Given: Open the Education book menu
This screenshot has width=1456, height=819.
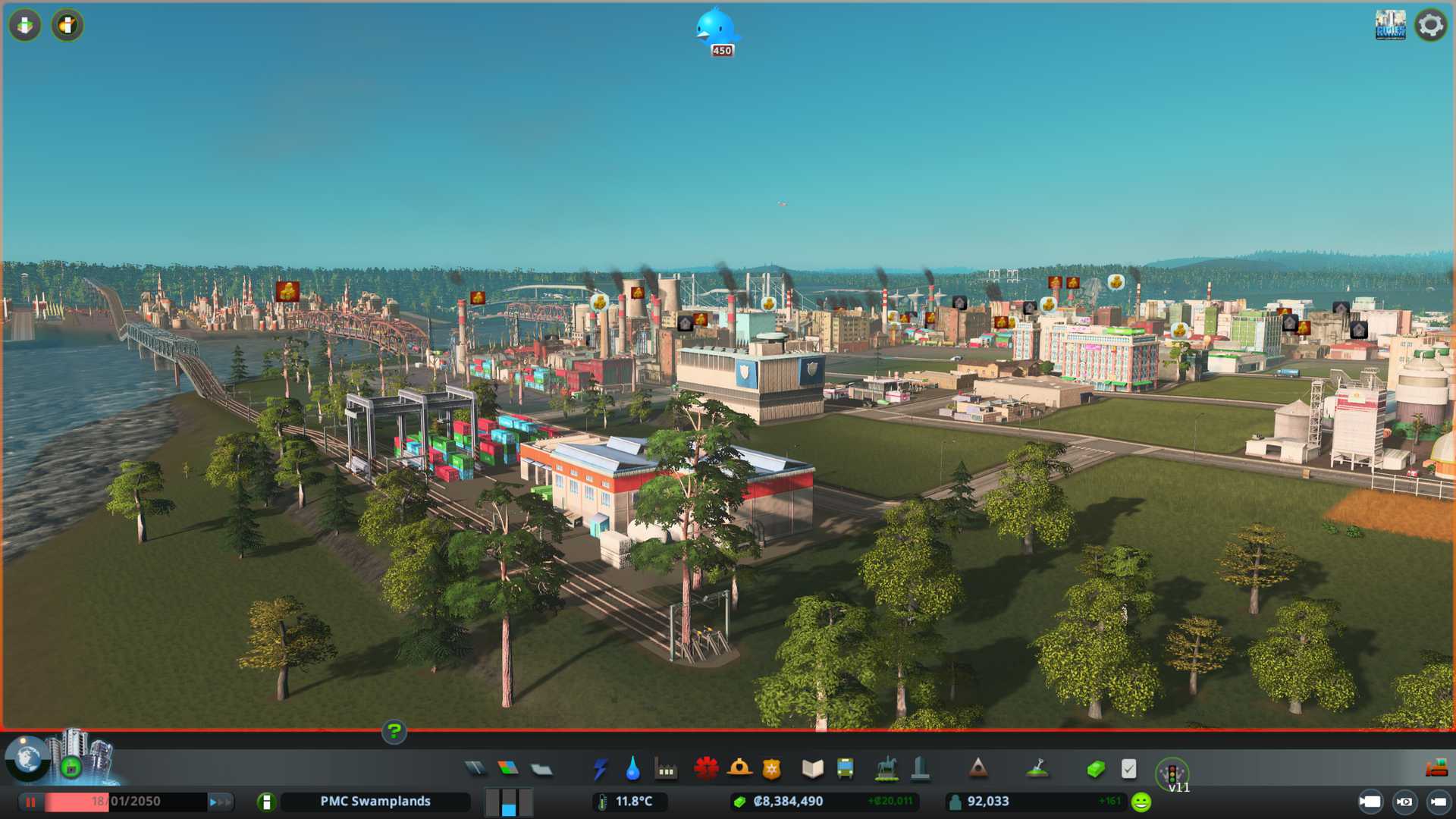Looking at the screenshot, I should click(x=812, y=769).
